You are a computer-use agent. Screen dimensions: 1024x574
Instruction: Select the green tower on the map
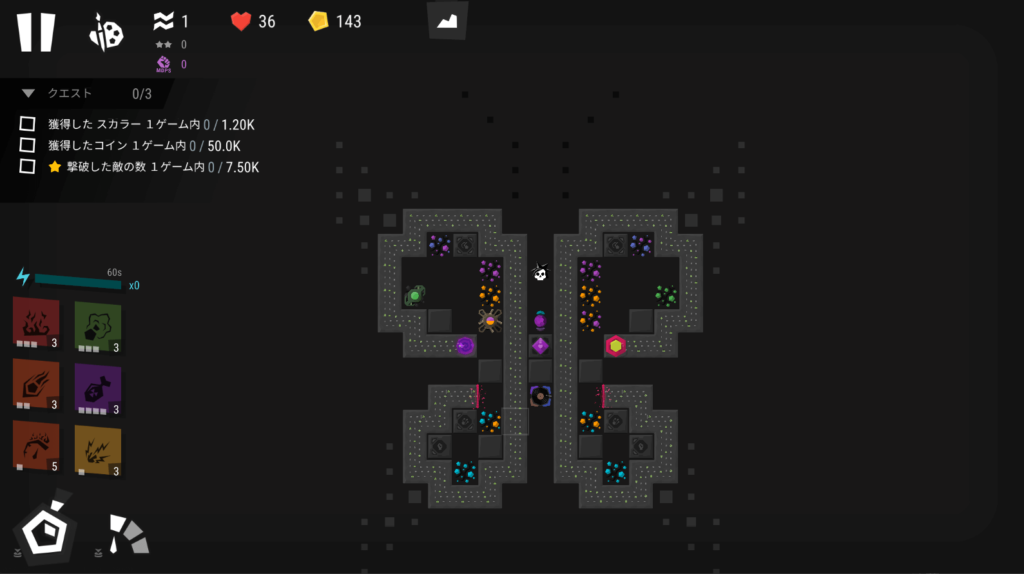point(415,295)
